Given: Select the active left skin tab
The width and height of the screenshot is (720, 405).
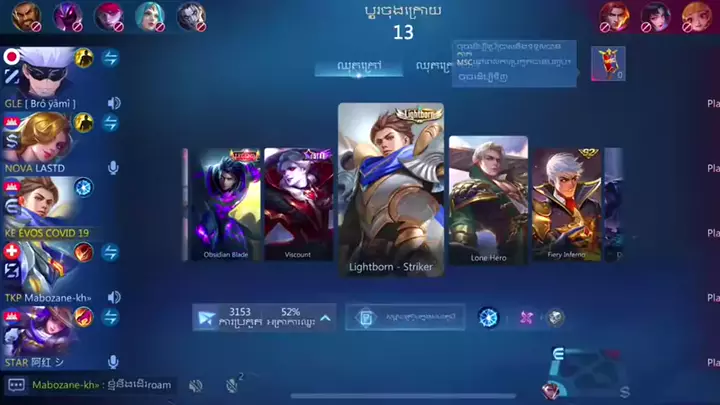Looking at the screenshot, I should [347, 67].
